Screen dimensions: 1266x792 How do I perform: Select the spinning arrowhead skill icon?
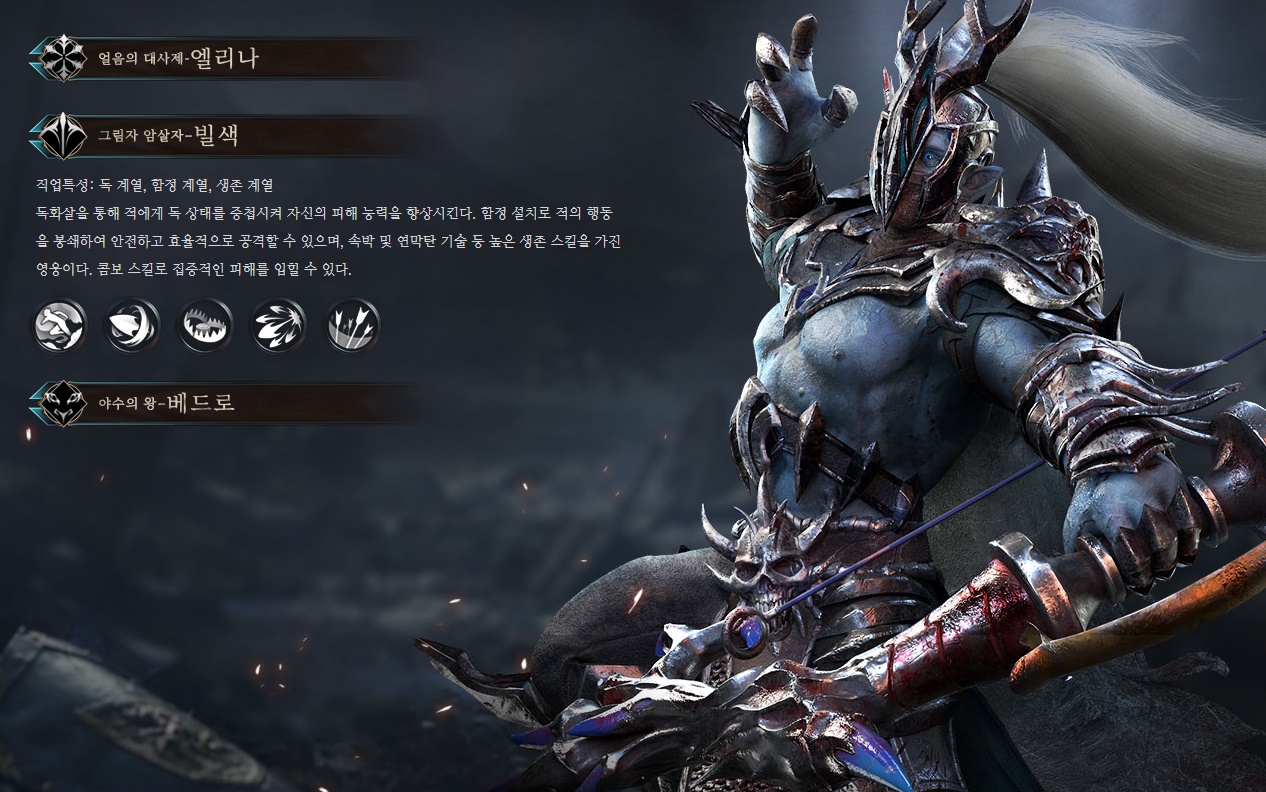(132, 326)
